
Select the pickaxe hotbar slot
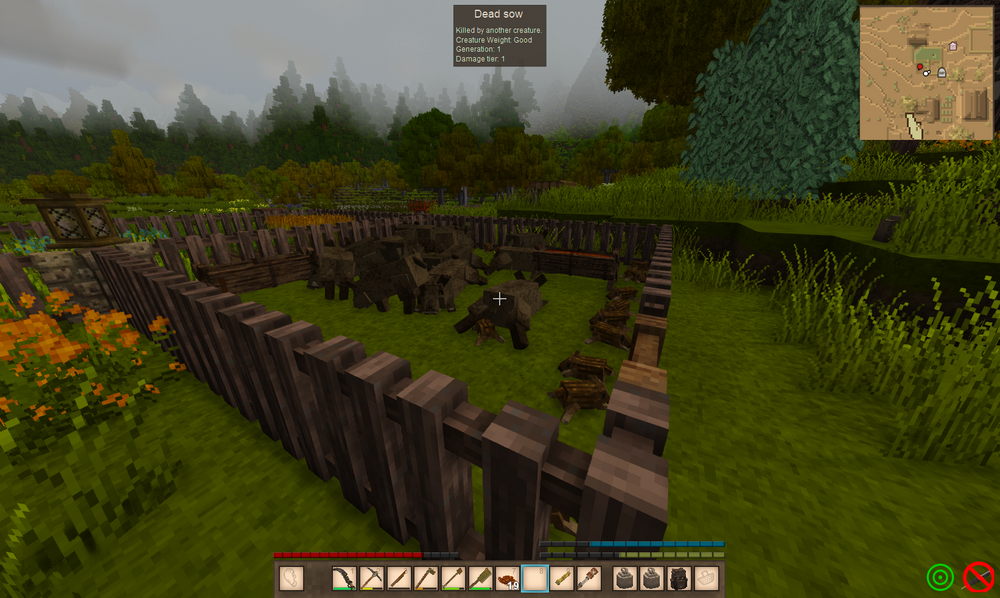coord(372,578)
